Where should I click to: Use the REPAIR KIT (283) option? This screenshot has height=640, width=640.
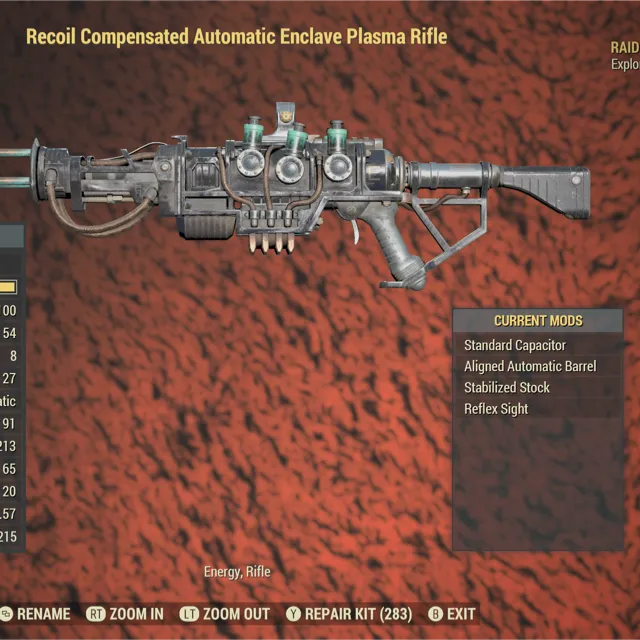pyautogui.click(x=358, y=614)
